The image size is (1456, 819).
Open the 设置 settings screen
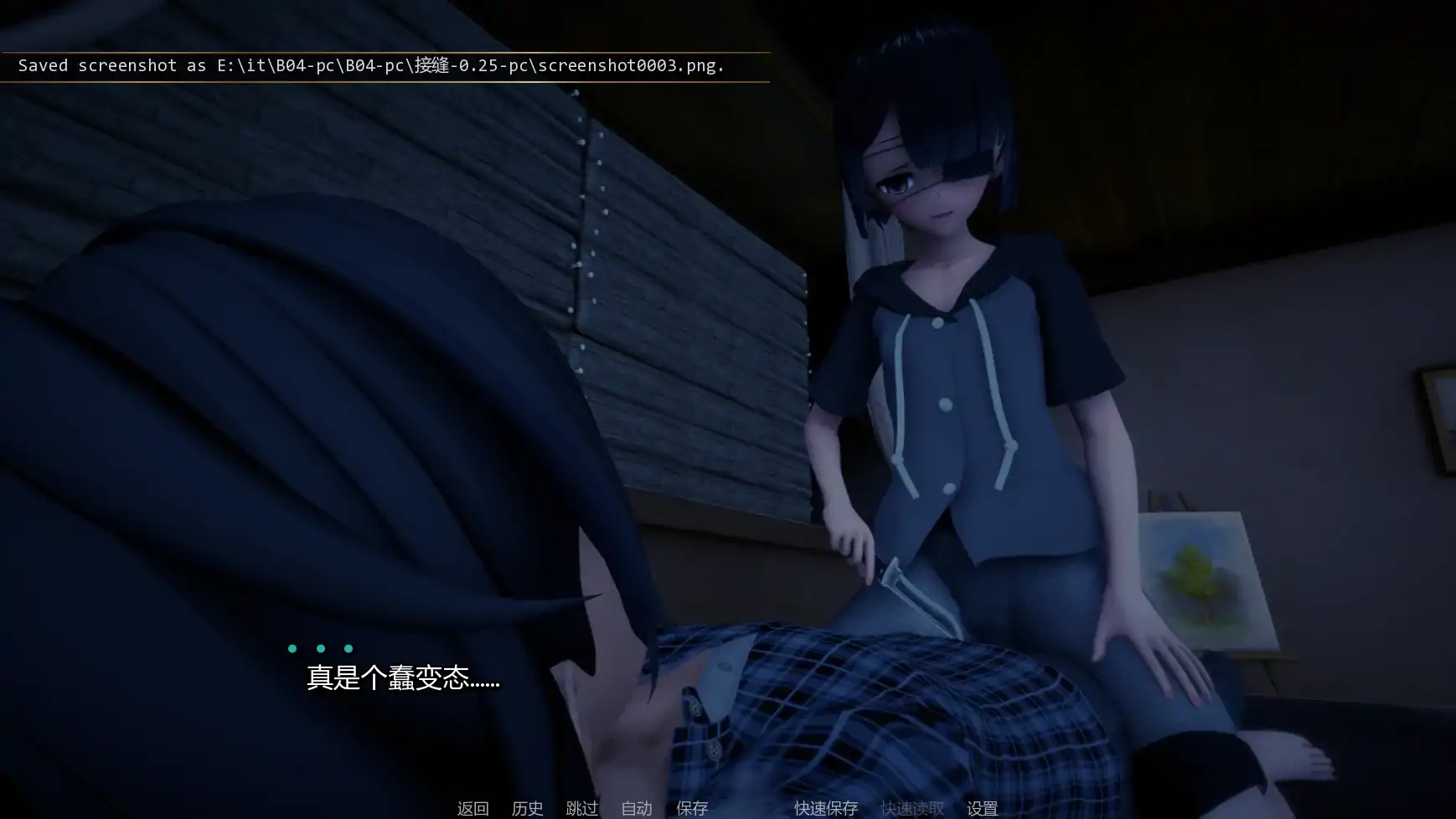coord(984,808)
